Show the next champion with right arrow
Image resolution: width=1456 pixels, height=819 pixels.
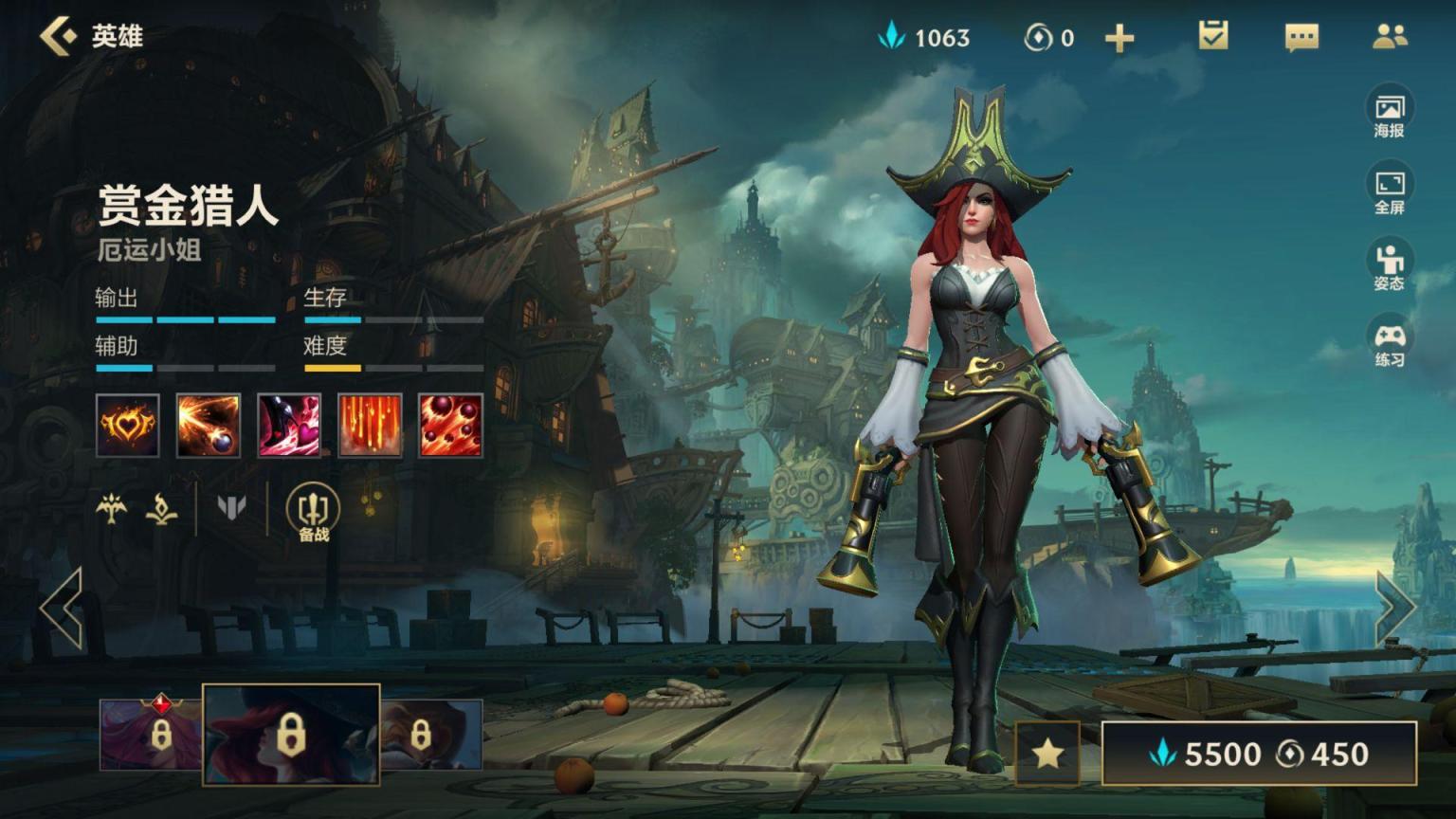point(1394,609)
